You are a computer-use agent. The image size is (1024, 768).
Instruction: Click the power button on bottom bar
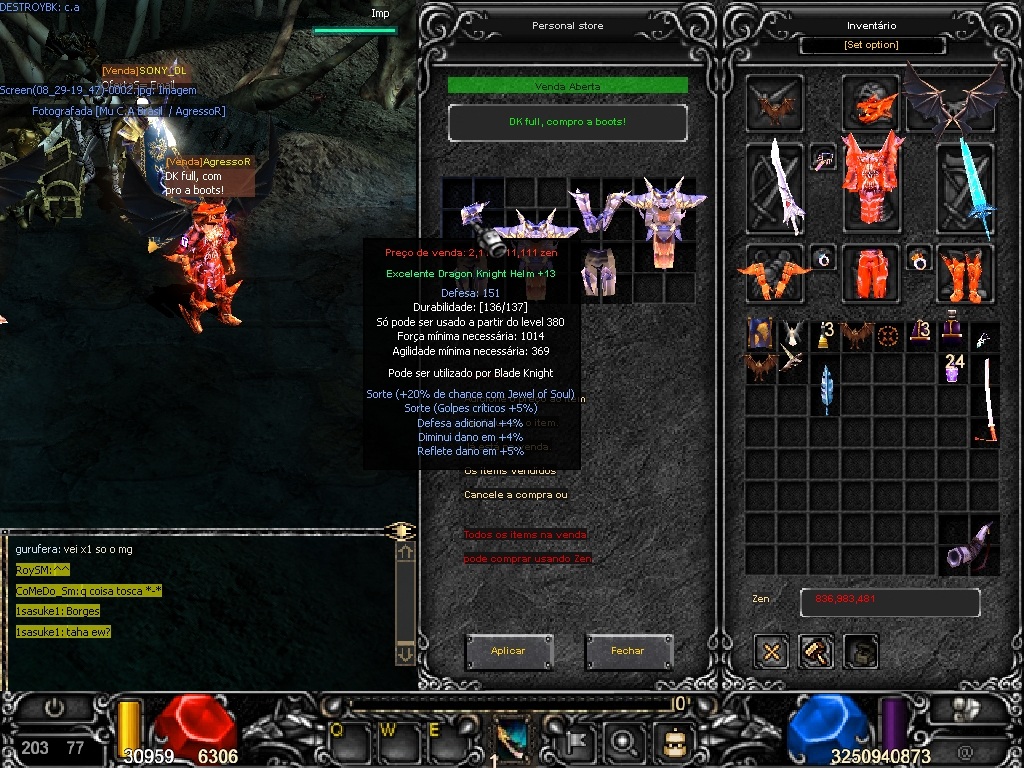[x=54, y=707]
